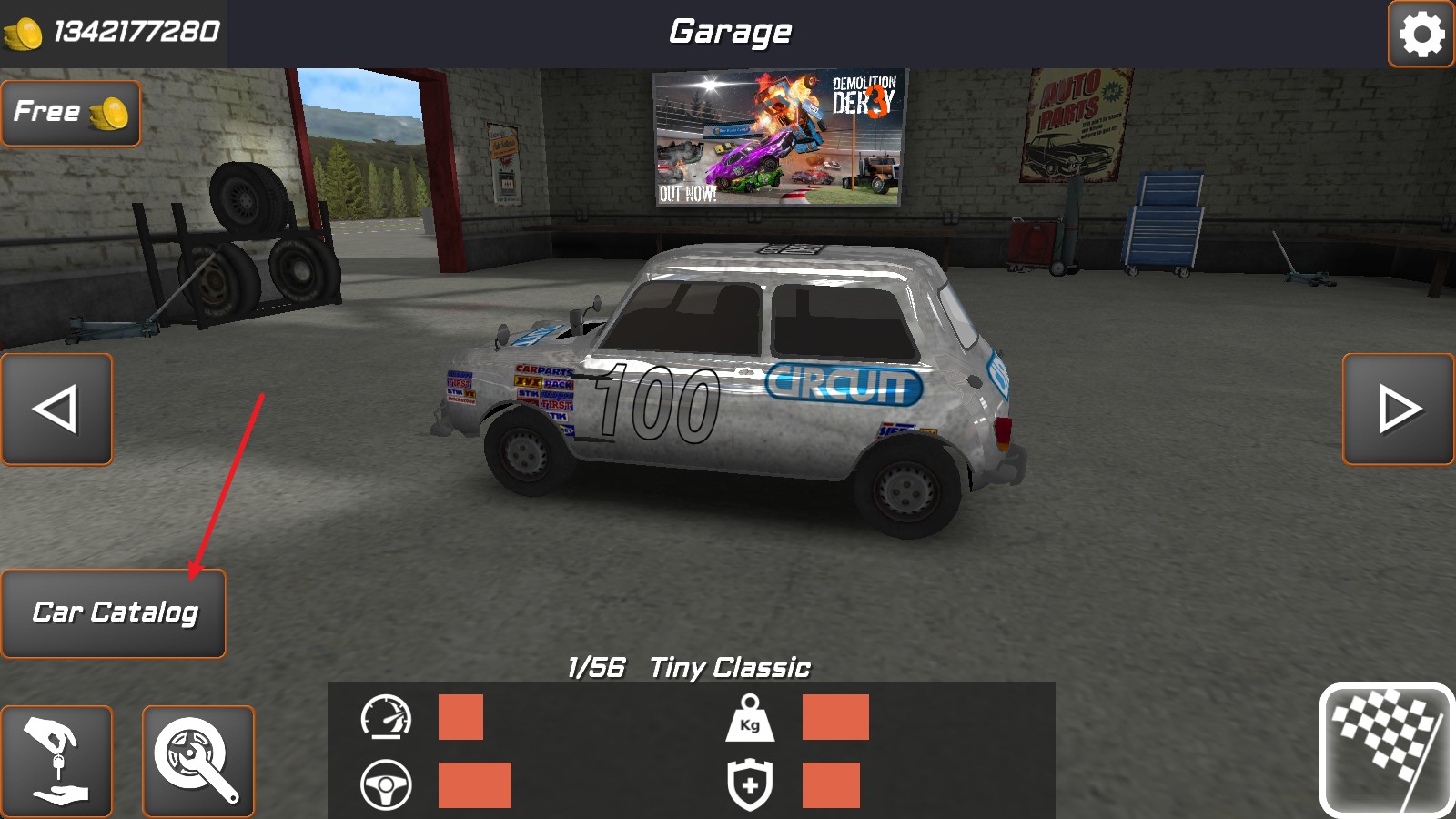The image size is (1456, 819).
Task: Click the Tiny Classic name label
Action: coord(728,666)
